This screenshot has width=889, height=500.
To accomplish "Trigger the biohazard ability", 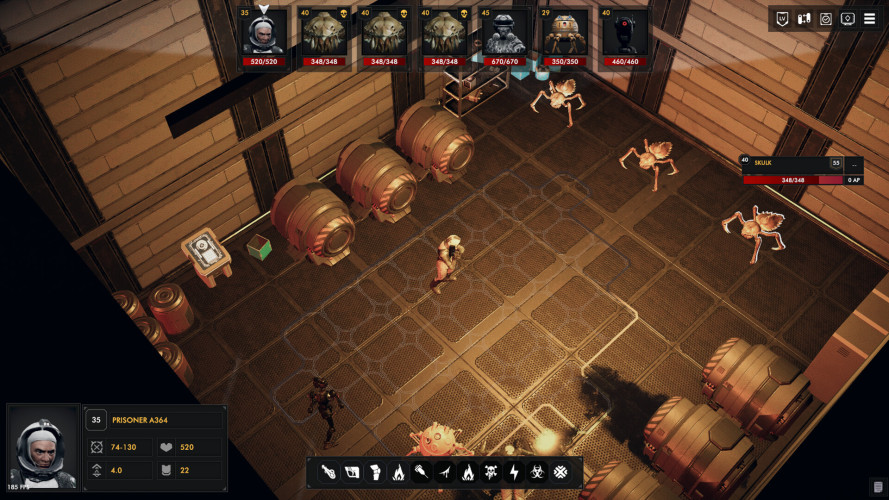I will pyautogui.click(x=537, y=471).
